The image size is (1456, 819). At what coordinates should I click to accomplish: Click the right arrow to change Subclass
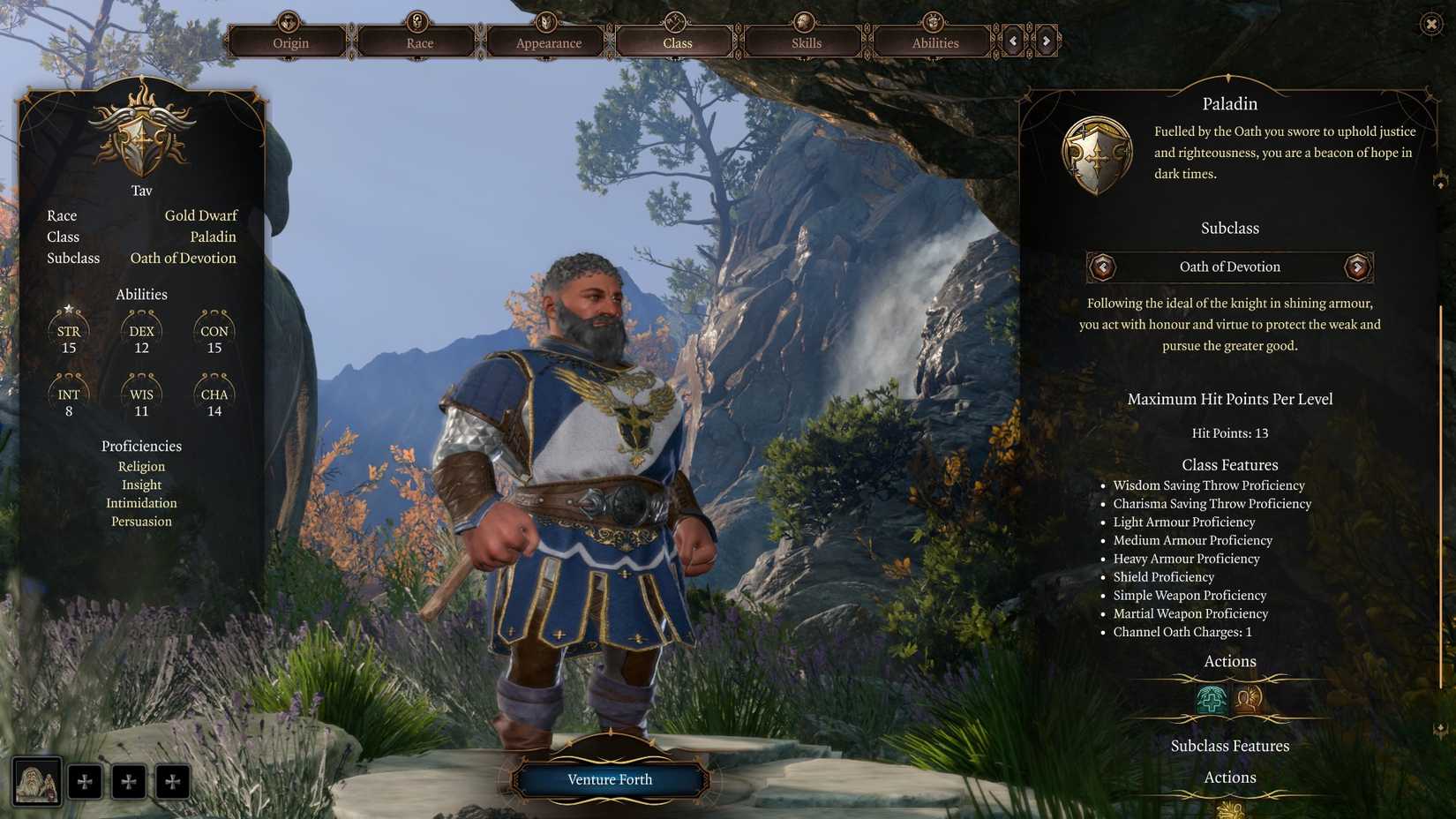(1357, 267)
